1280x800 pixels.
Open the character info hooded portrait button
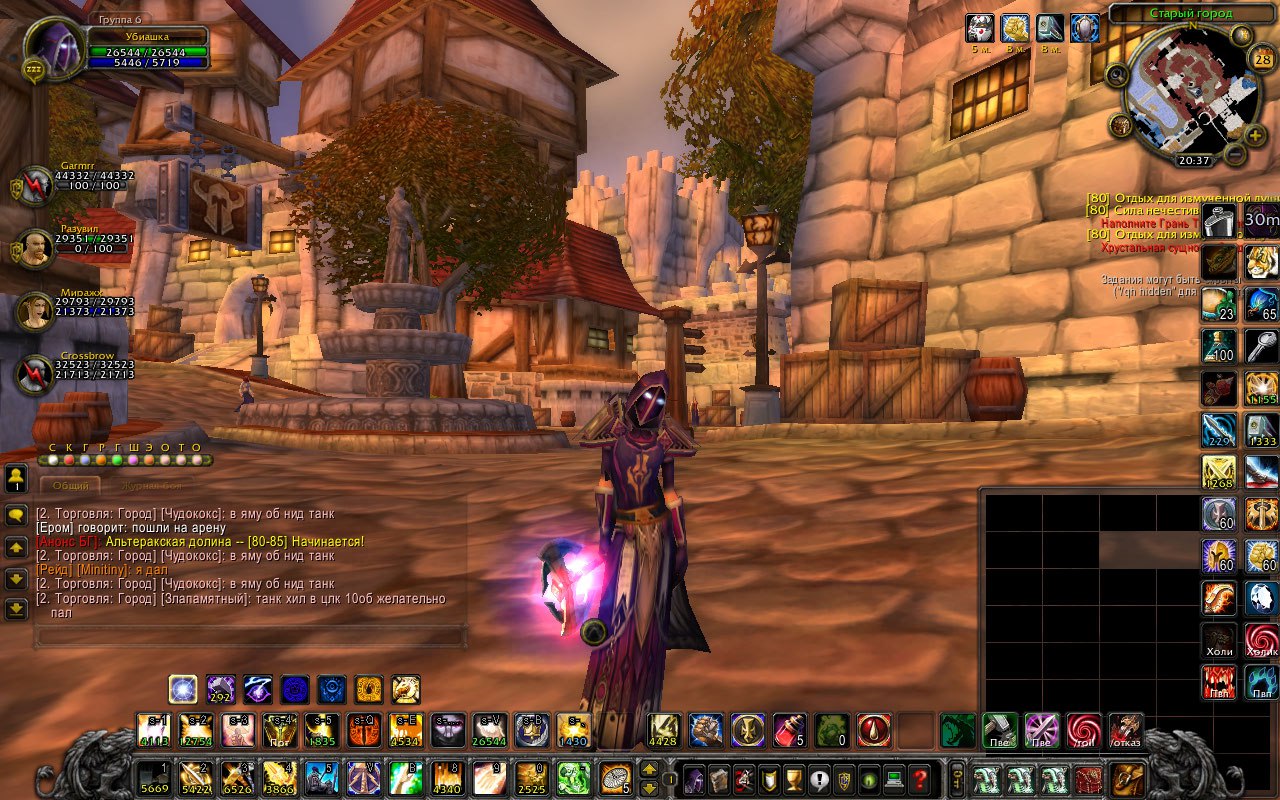click(693, 779)
